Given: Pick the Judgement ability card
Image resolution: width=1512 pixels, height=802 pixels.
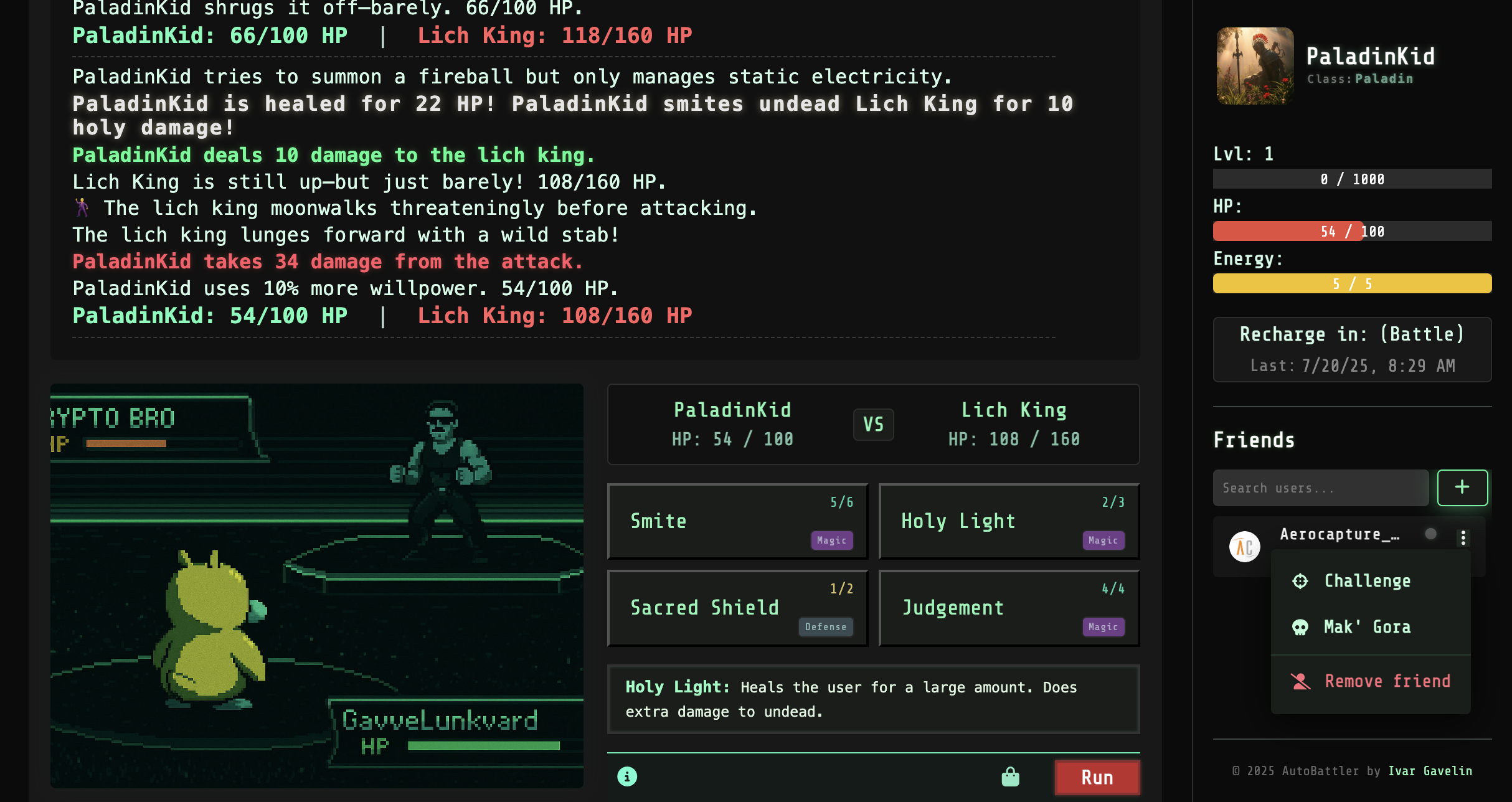Looking at the screenshot, I should coord(1009,607).
